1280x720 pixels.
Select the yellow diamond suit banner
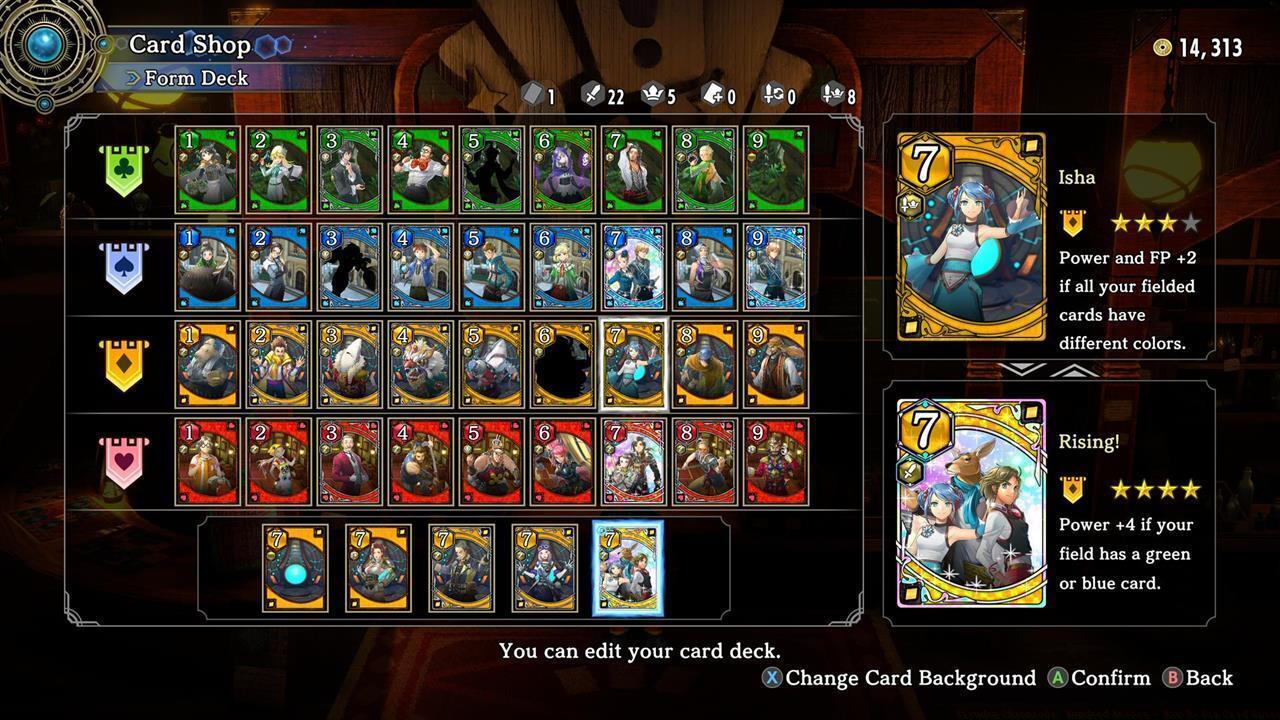coord(123,364)
